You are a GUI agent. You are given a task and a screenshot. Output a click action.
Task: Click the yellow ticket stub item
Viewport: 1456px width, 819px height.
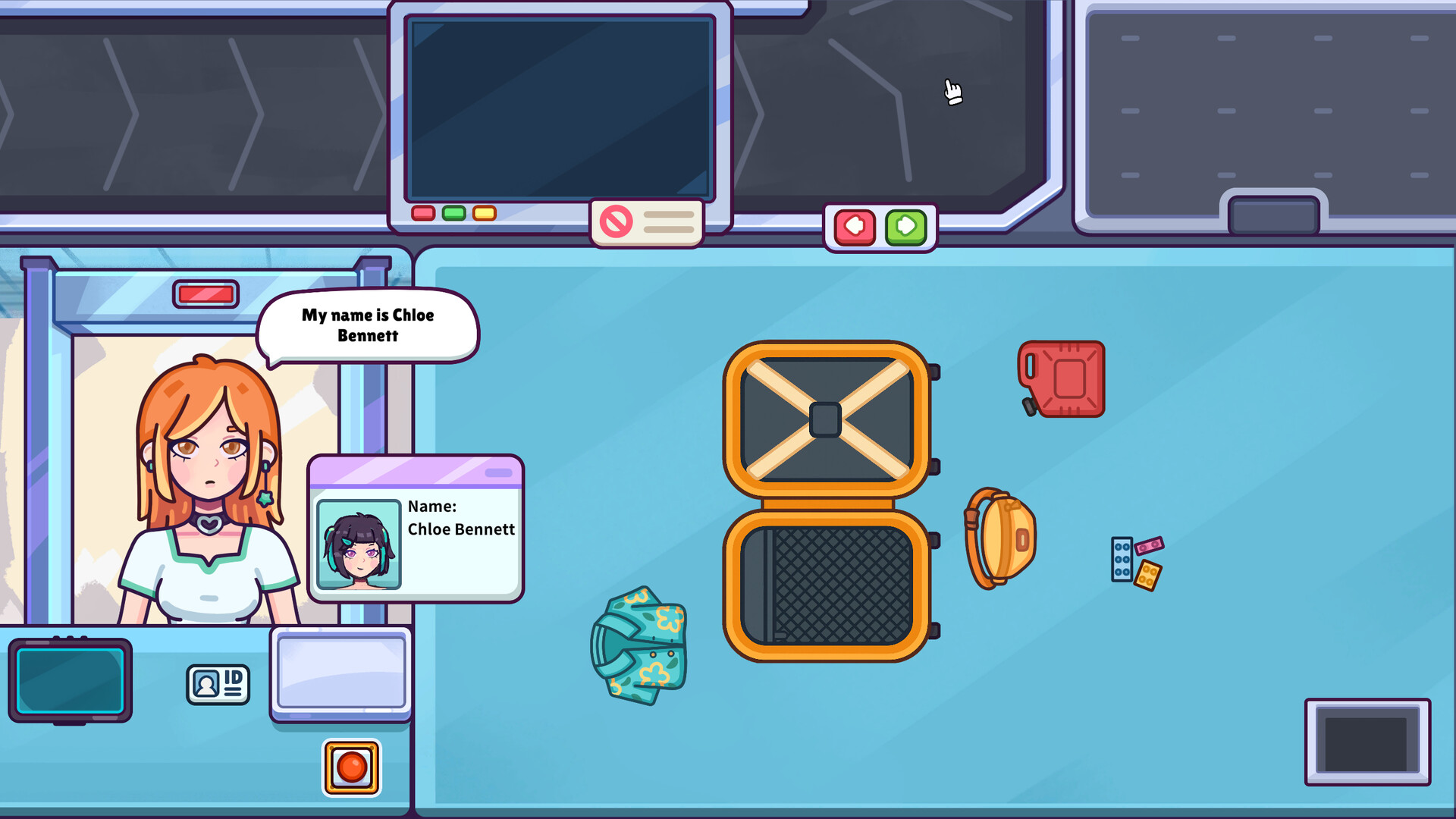coord(1147,576)
